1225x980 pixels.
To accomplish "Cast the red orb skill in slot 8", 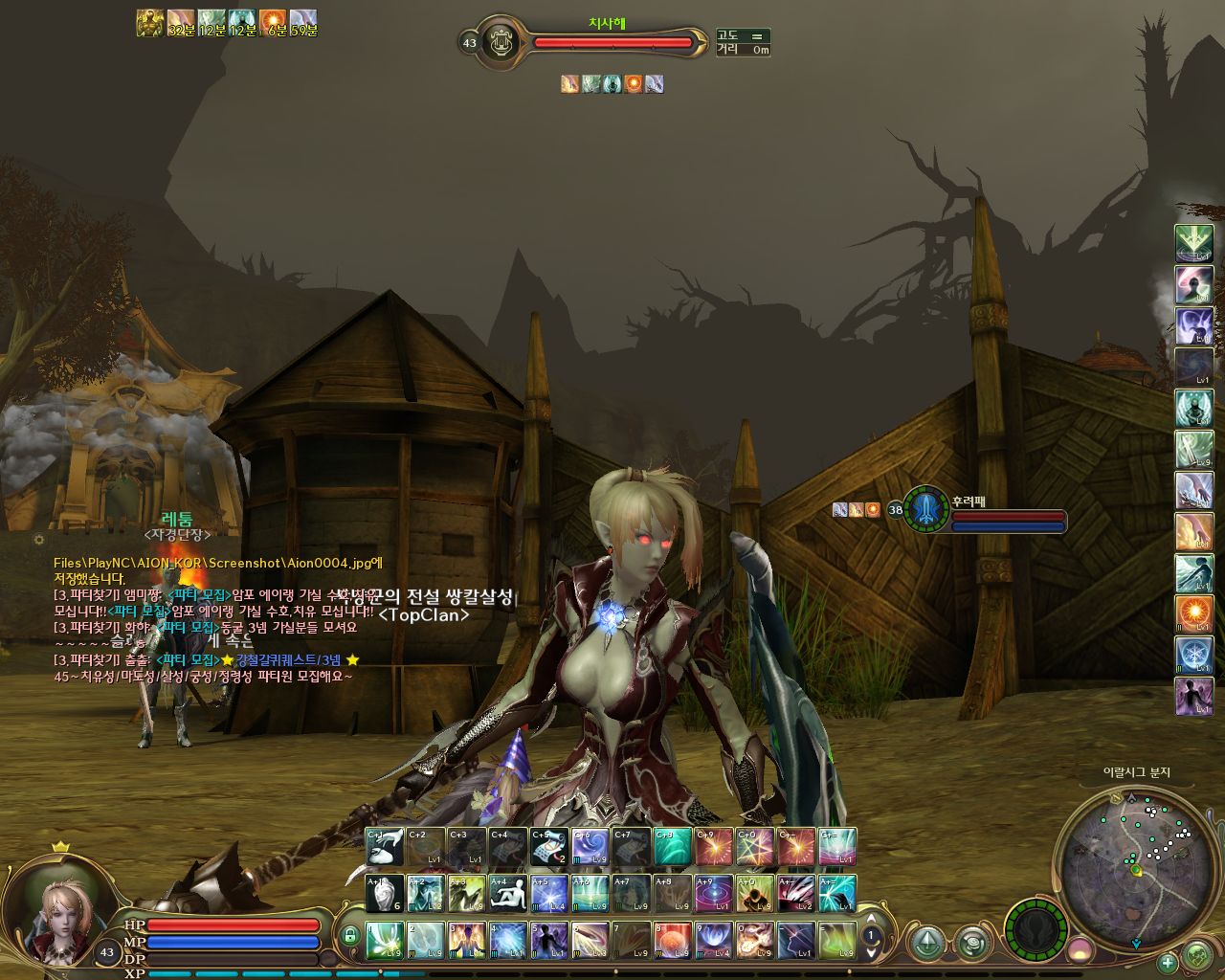I will (673, 940).
